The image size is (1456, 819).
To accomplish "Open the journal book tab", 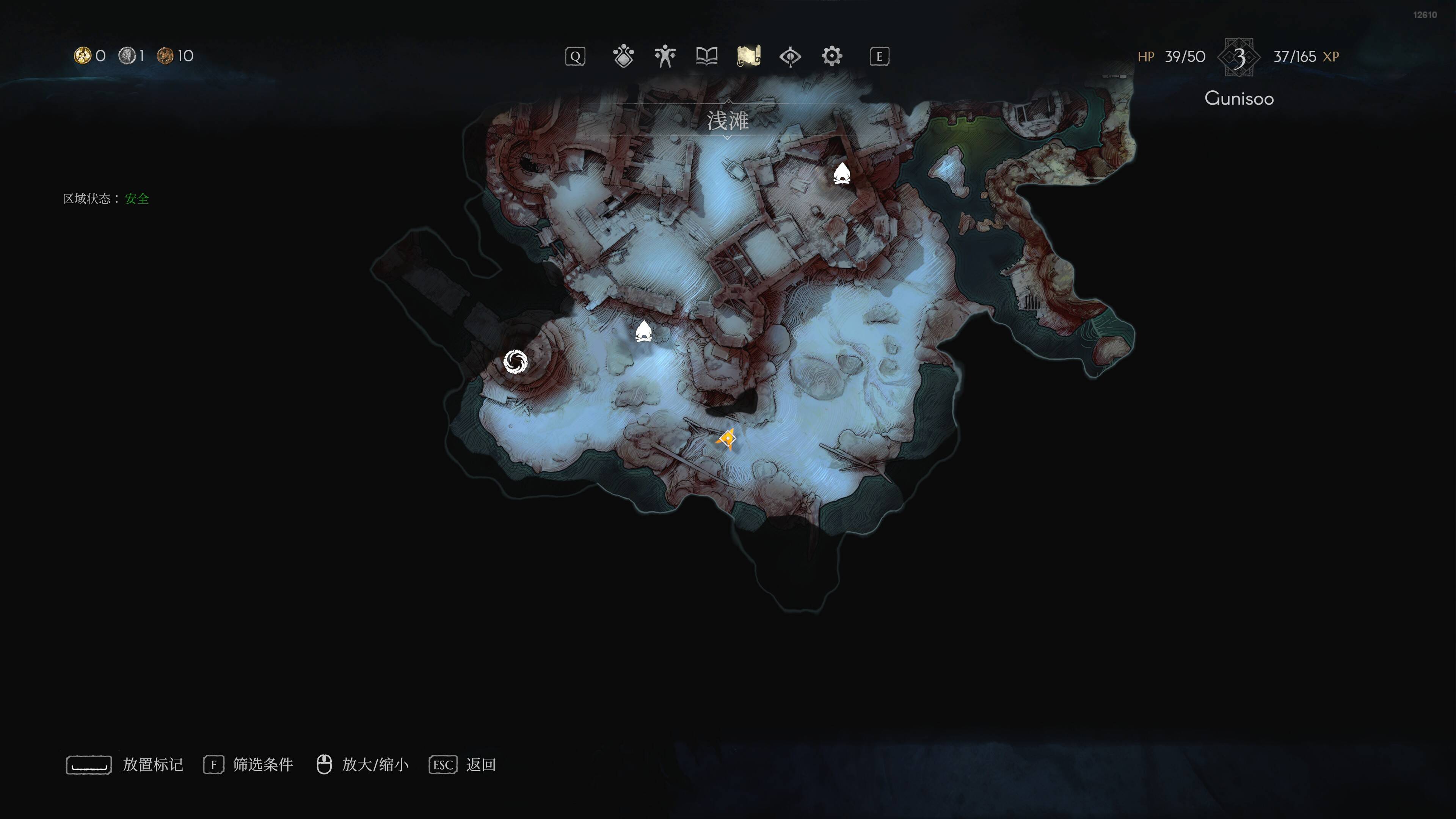I will click(x=706, y=56).
